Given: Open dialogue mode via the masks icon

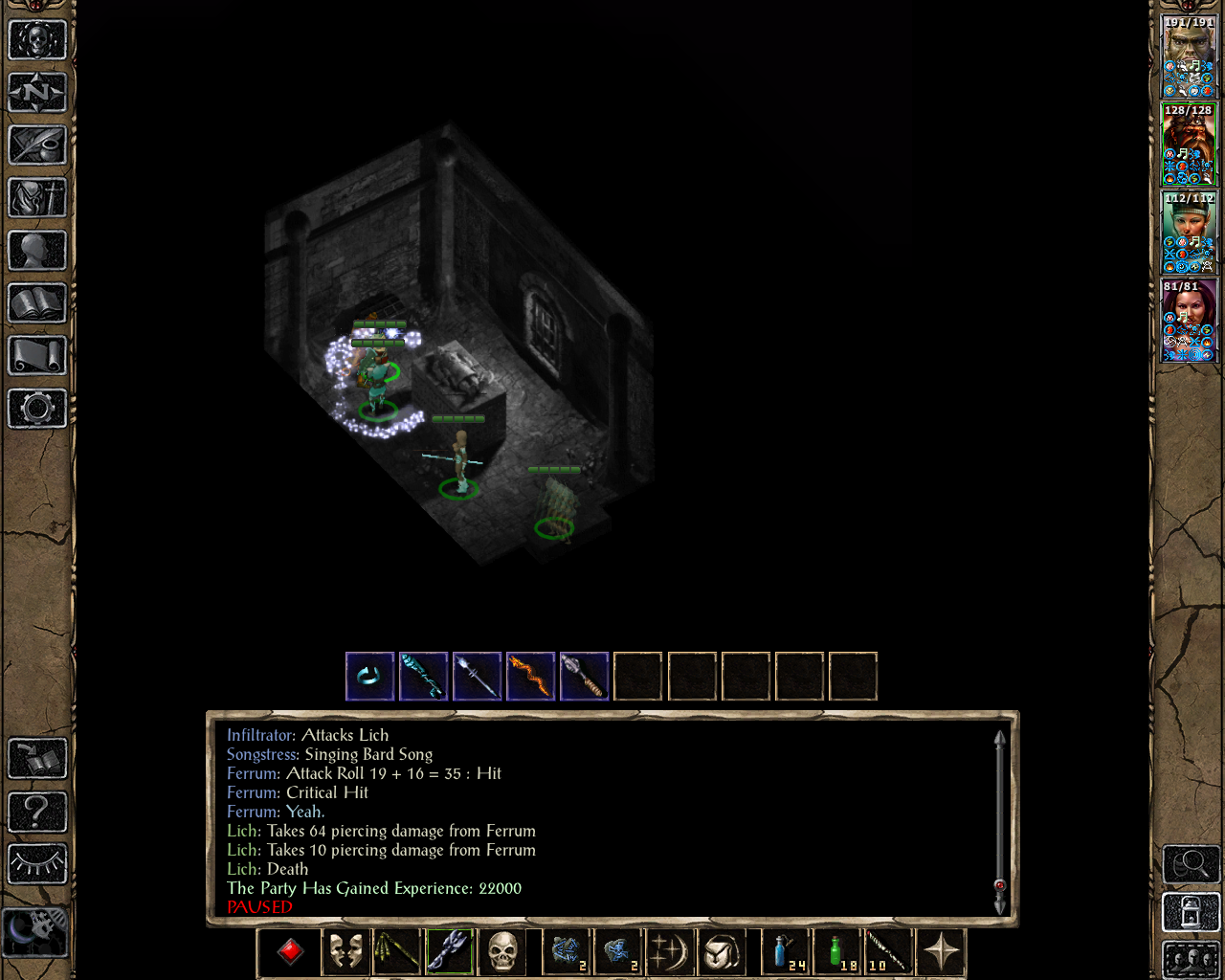Looking at the screenshot, I should [x=345, y=950].
